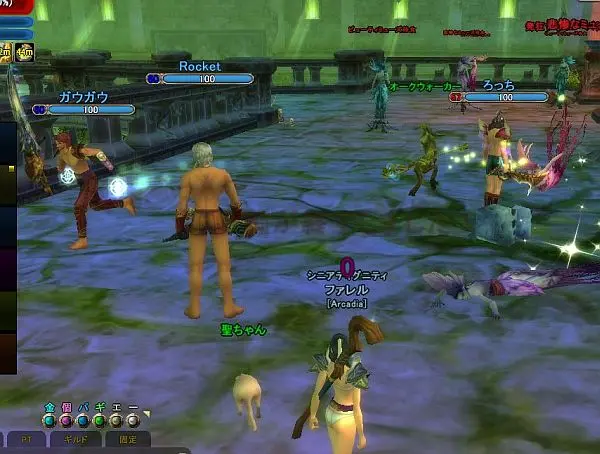
Task: Select the 固定 chat tab
Action: point(127,439)
